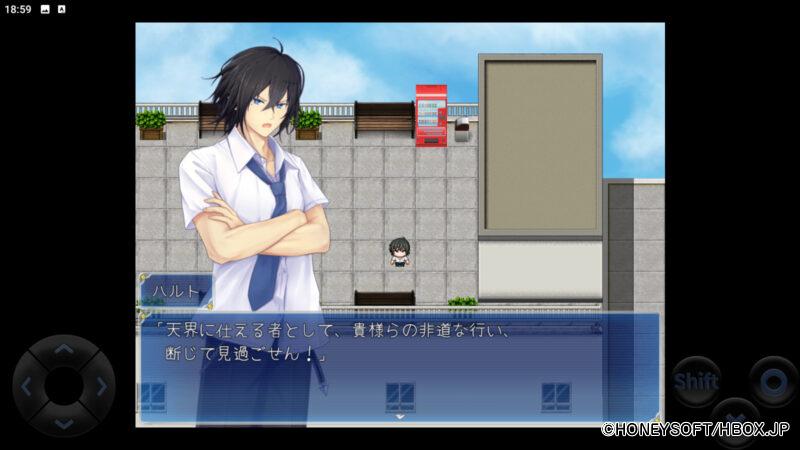Advance dialogue with the small down-arrow indicator

(399, 417)
